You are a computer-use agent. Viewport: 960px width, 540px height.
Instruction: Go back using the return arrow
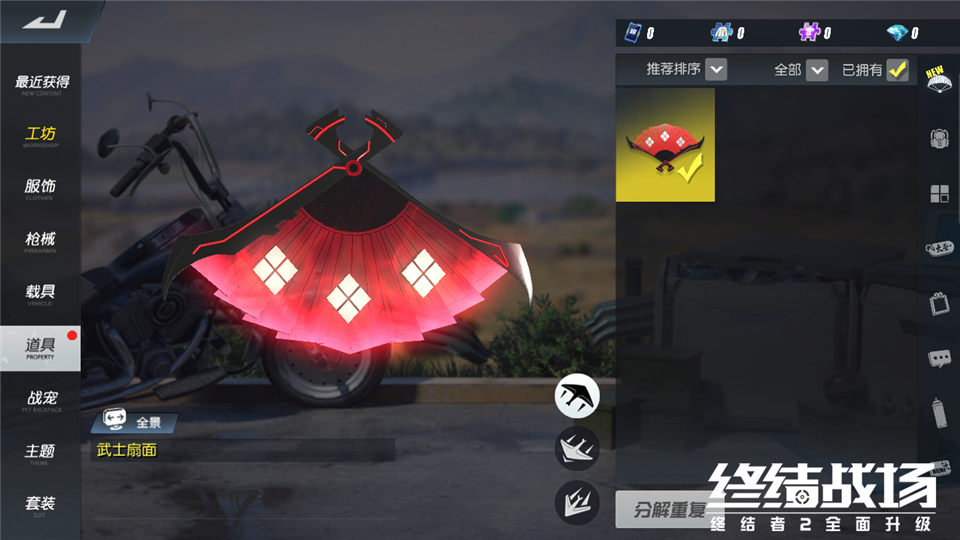[45, 20]
